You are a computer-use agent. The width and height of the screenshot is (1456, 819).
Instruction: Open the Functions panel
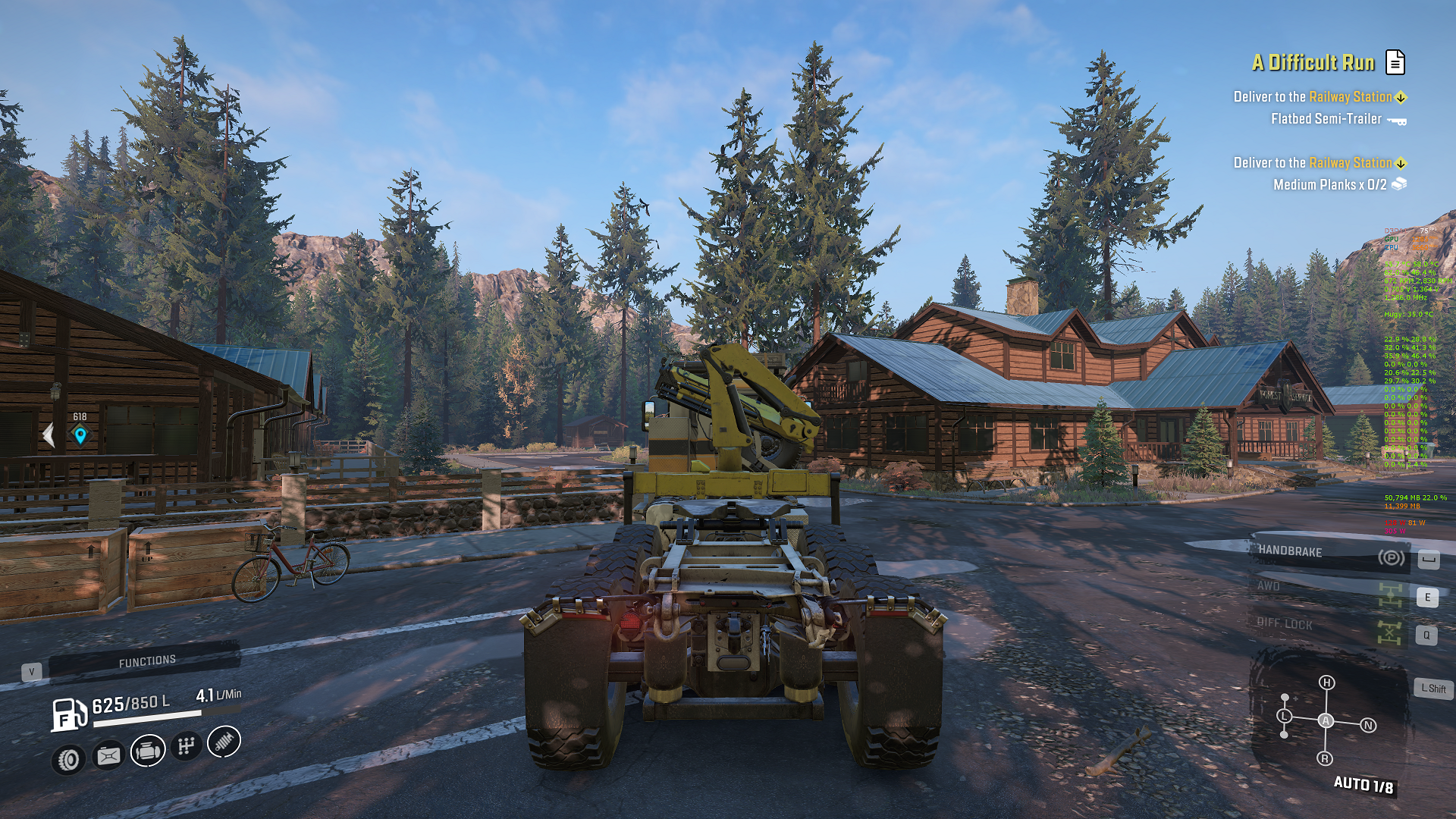[146, 661]
